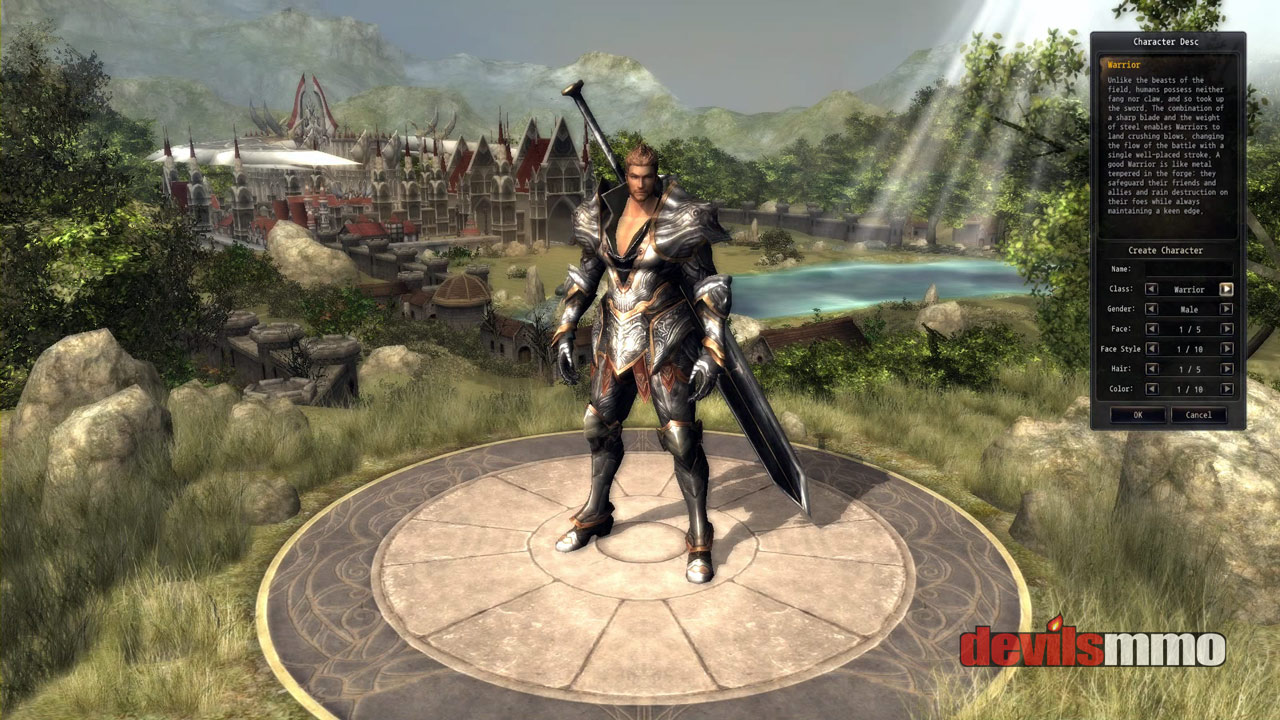
Task: Cycle to the next Hair option
Action: [x=1226, y=369]
